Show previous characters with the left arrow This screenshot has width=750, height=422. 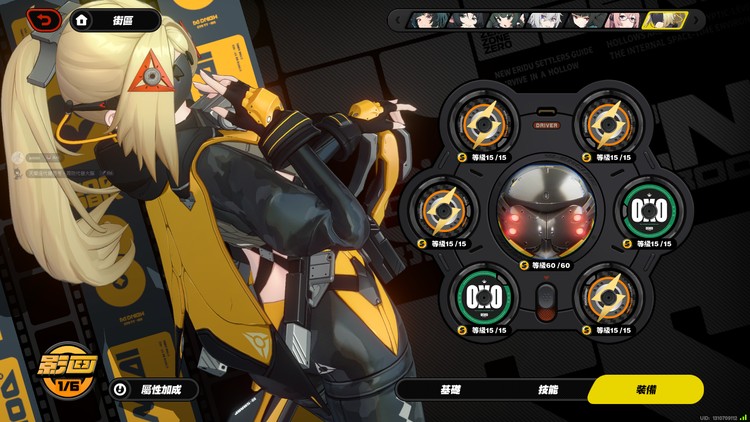click(397, 20)
